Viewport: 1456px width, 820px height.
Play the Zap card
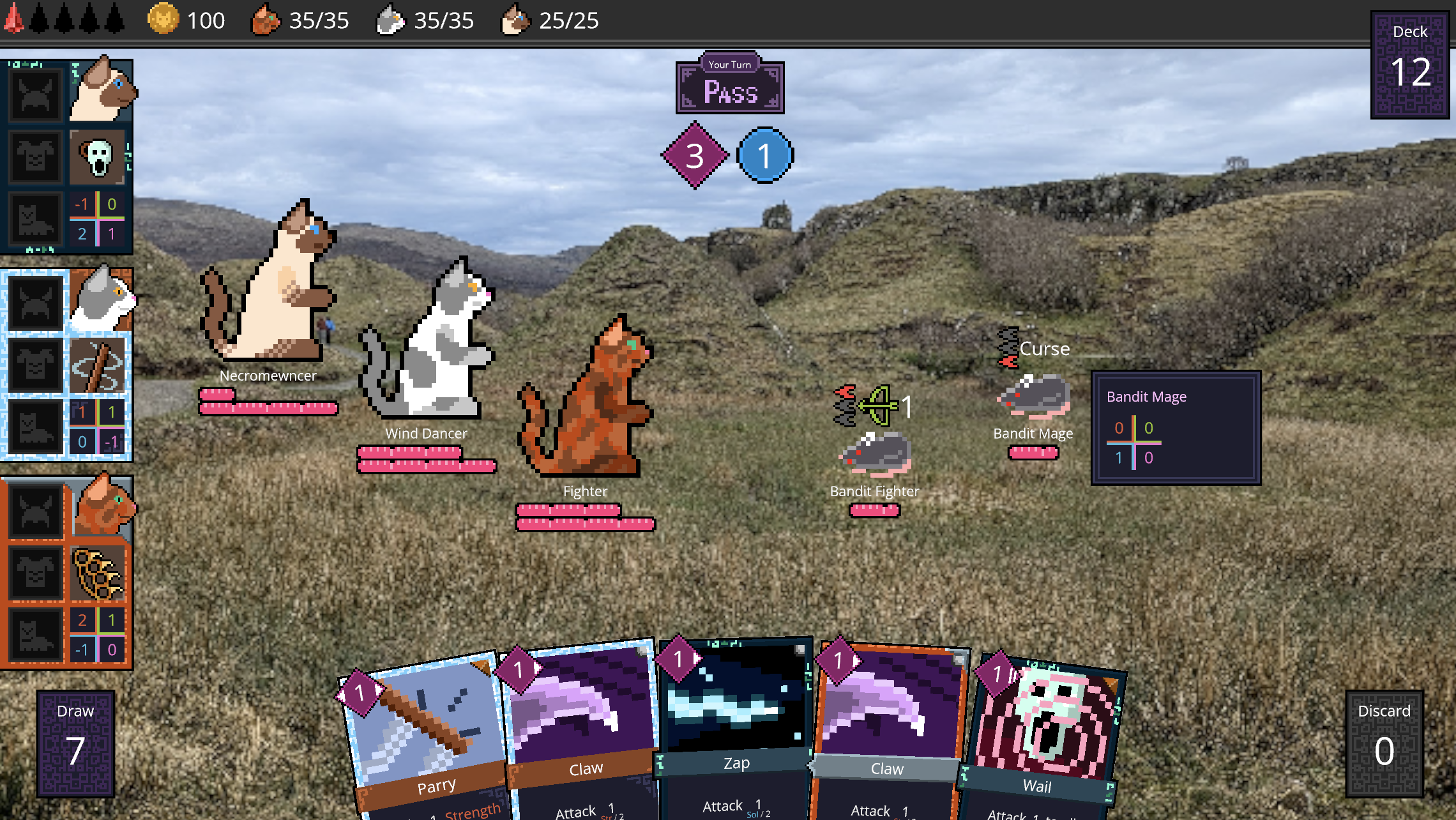click(x=734, y=728)
